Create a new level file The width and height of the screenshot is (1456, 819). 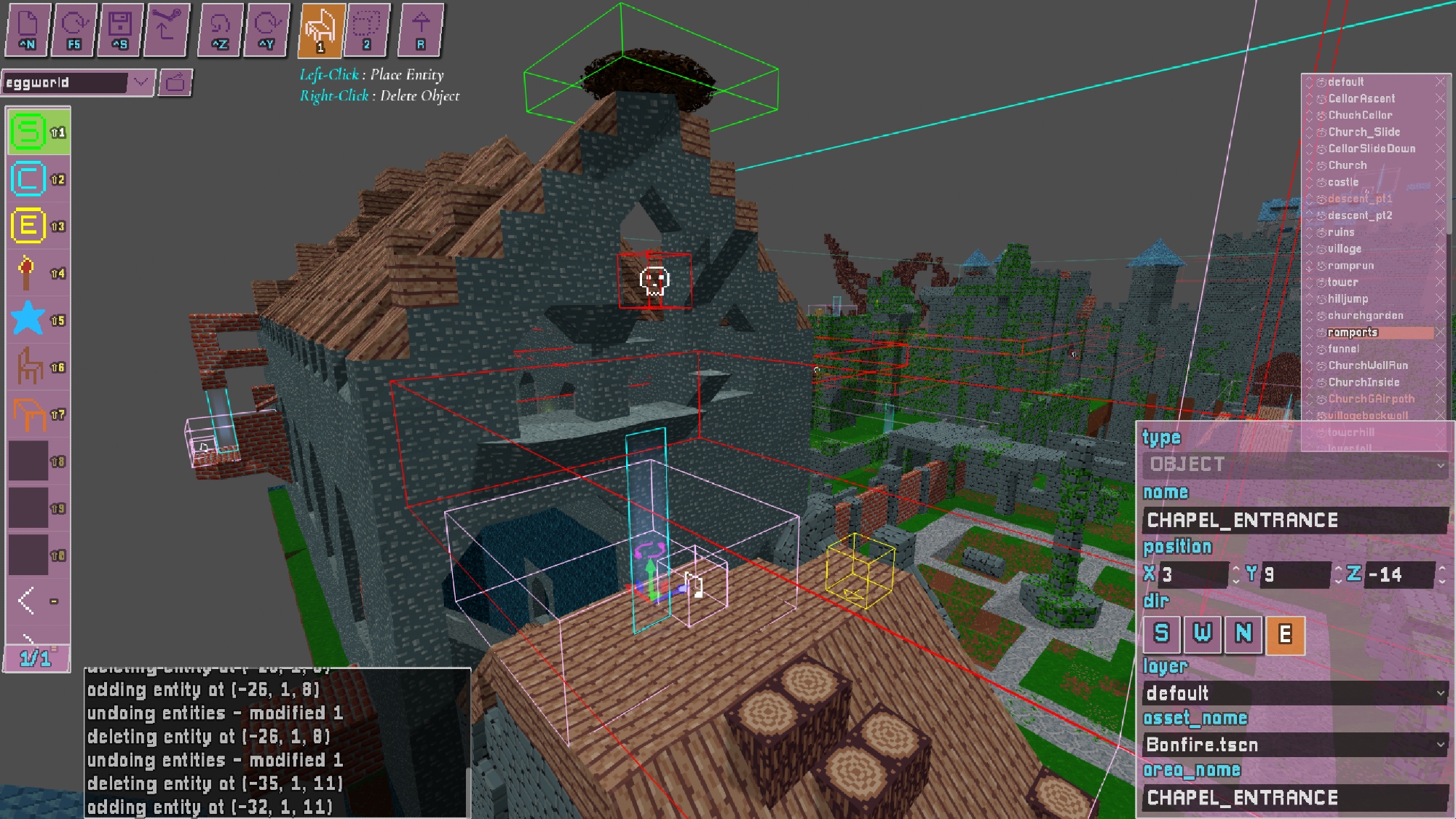(28, 30)
